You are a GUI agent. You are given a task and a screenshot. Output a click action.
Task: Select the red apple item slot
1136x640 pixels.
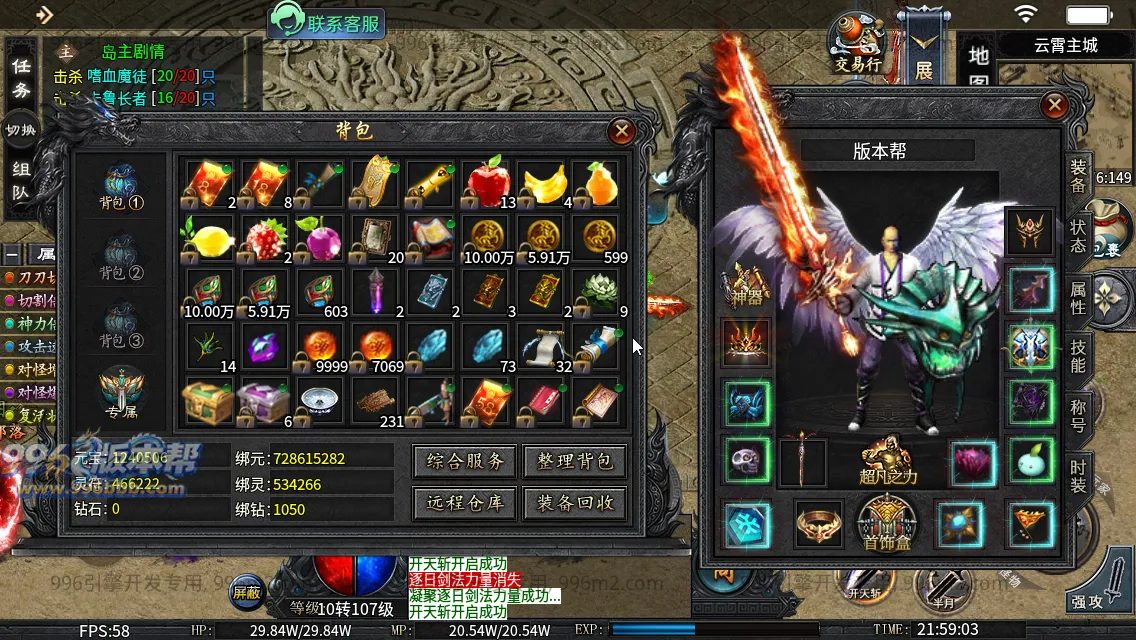pos(489,182)
